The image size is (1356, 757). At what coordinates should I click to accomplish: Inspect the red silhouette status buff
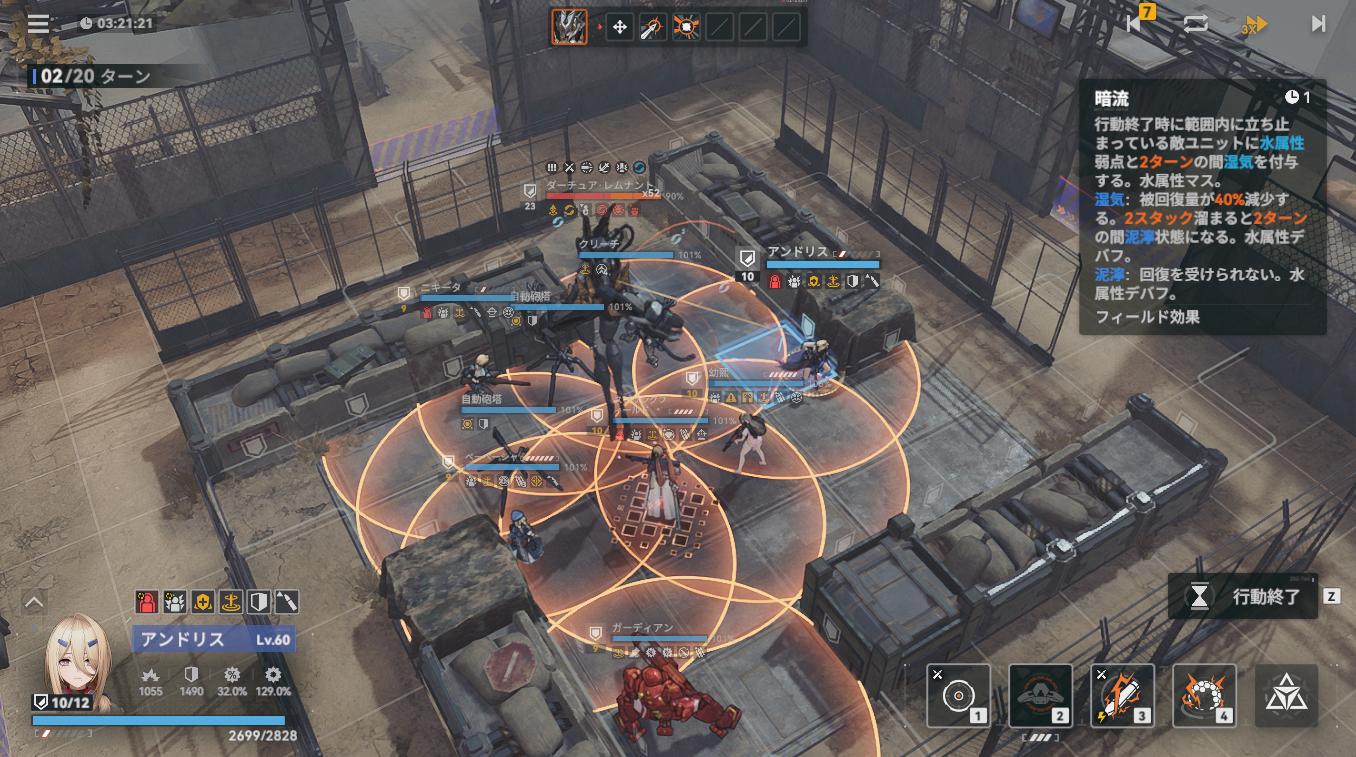pyautogui.click(x=148, y=602)
